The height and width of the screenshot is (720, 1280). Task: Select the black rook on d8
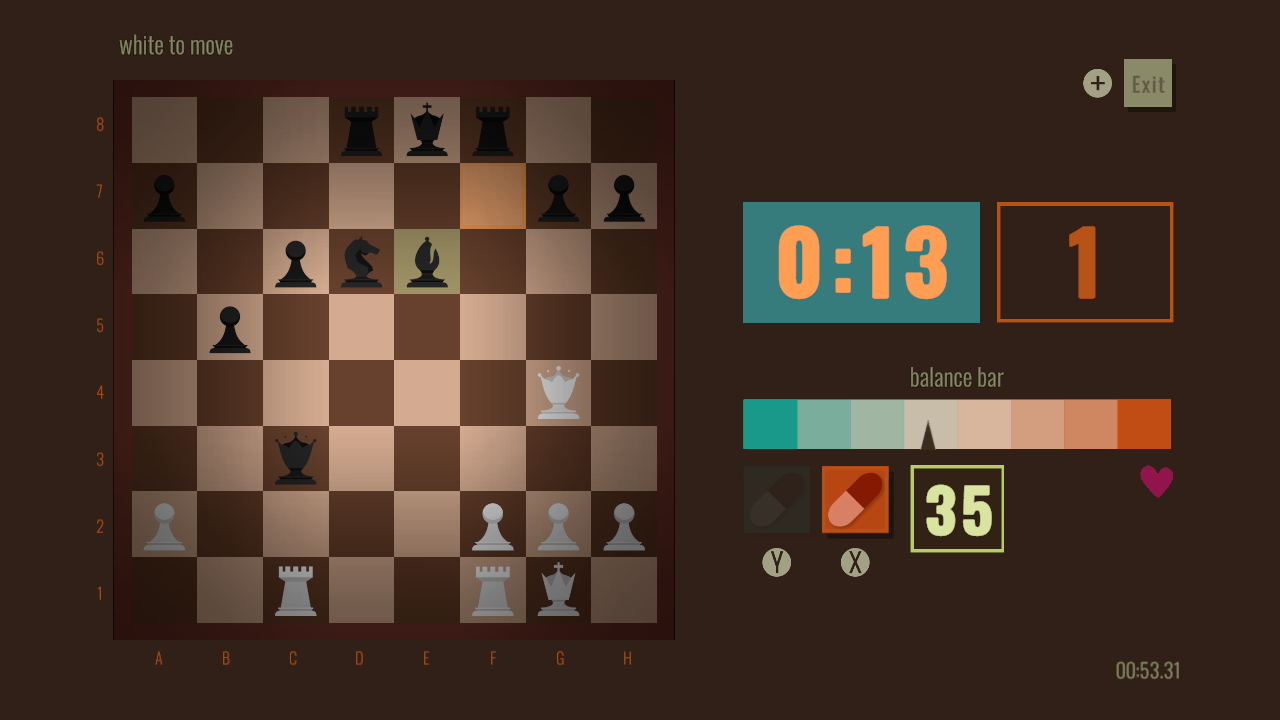pos(360,124)
